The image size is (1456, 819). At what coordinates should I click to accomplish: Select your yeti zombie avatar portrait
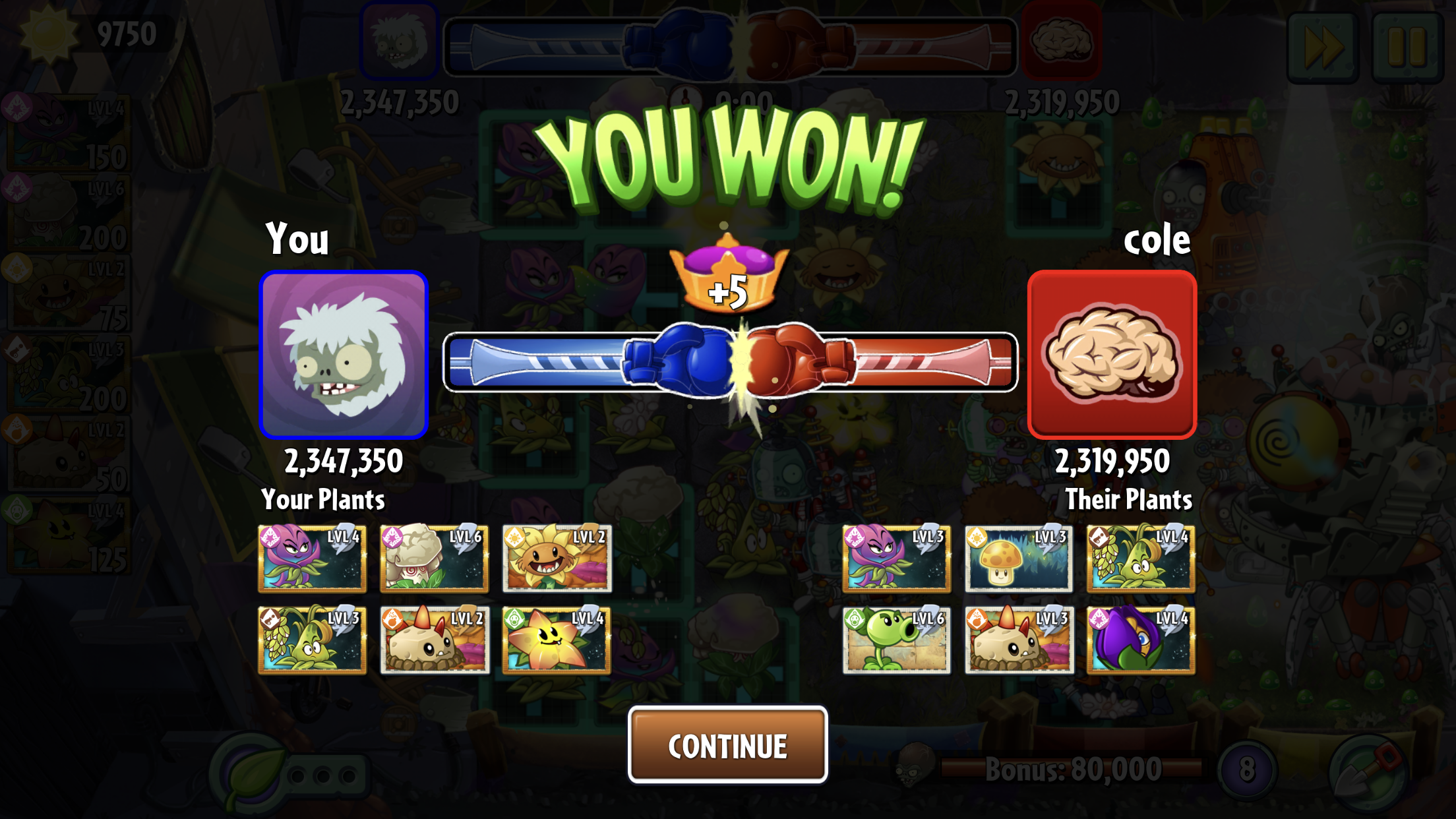click(x=344, y=355)
